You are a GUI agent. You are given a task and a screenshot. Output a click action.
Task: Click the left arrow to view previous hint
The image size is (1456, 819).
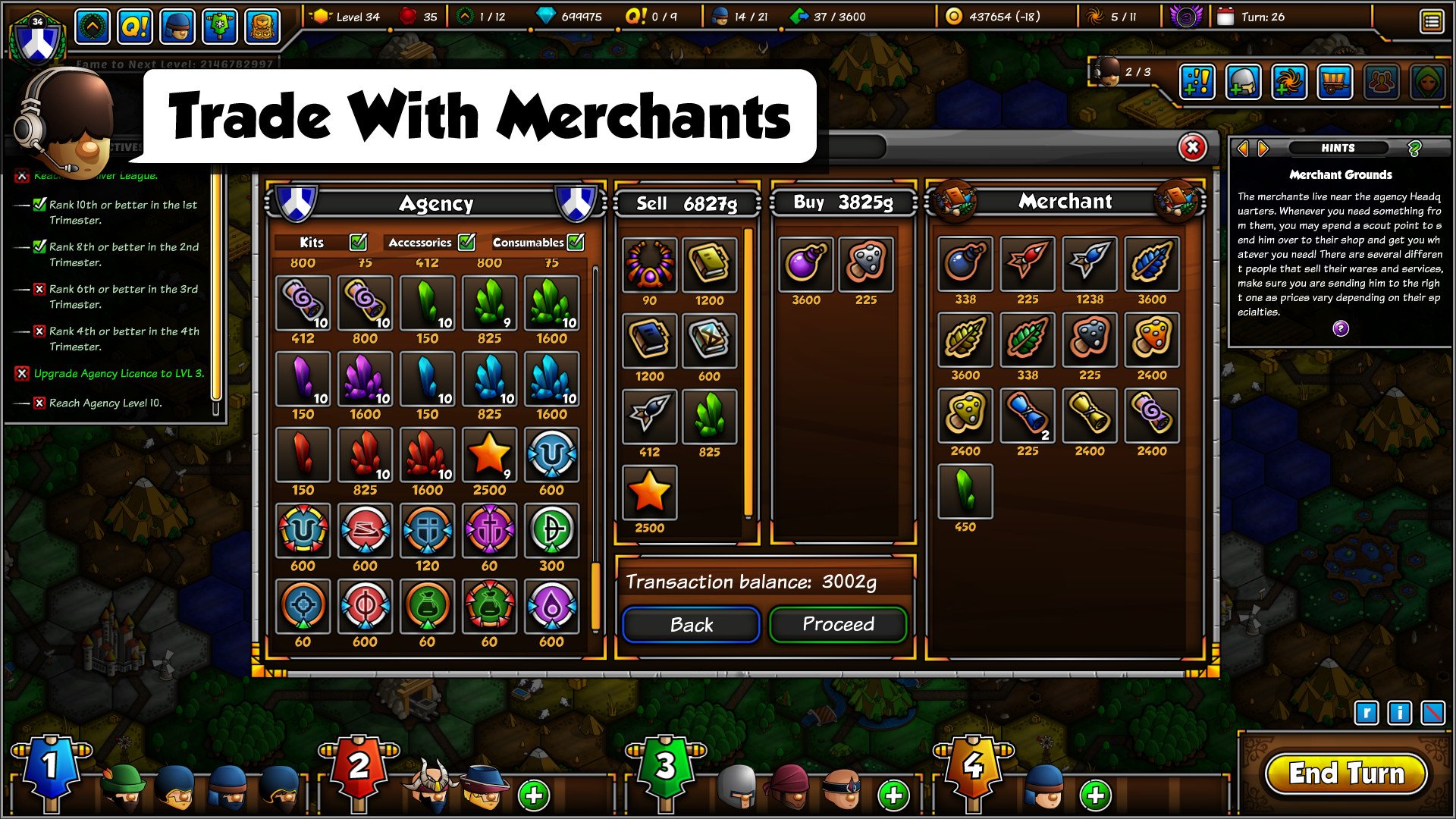click(1242, 148)
